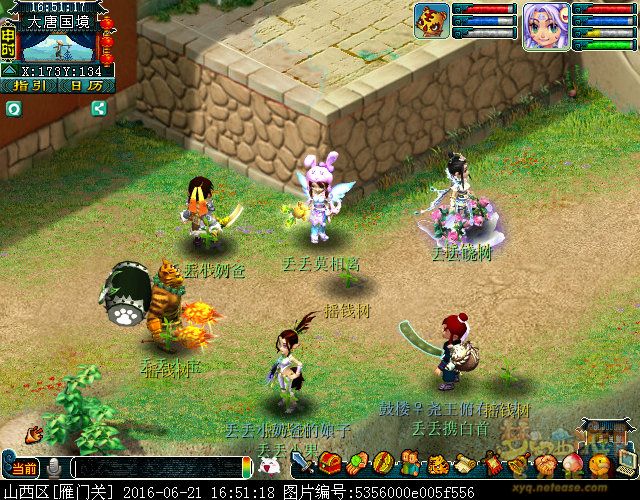The image size is (640, 500).
Task: Open the player character portrait
Action: pyautogui.click(x=546, y=25)
